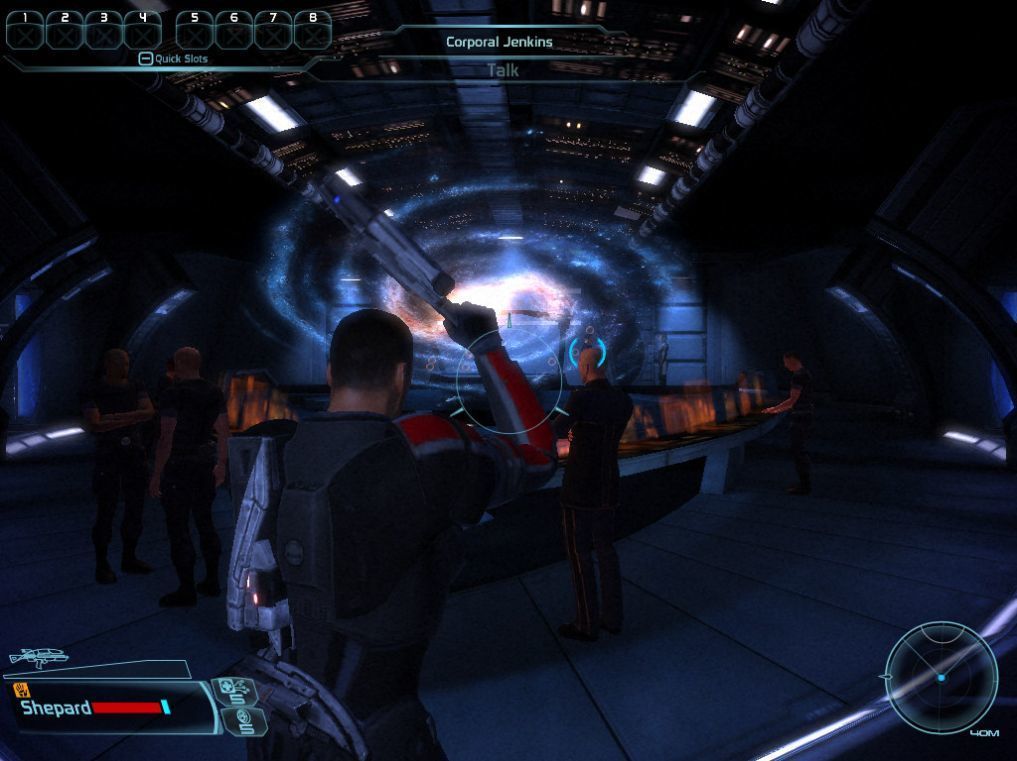Click quick slot number 8
Image resolution: width=1017 pixels, height=761 pixels.
point(313,30)
